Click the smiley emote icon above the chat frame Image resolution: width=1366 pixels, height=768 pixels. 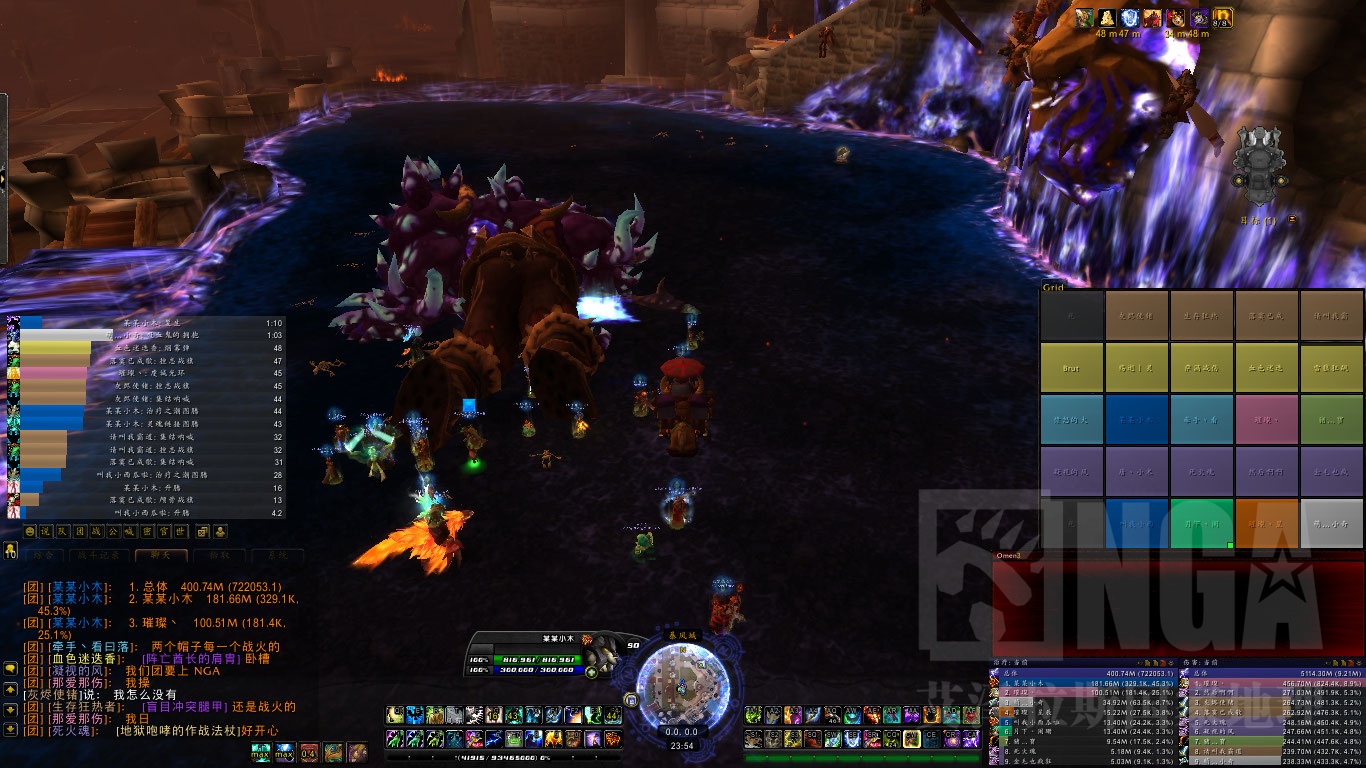click(x=30, y=531)
